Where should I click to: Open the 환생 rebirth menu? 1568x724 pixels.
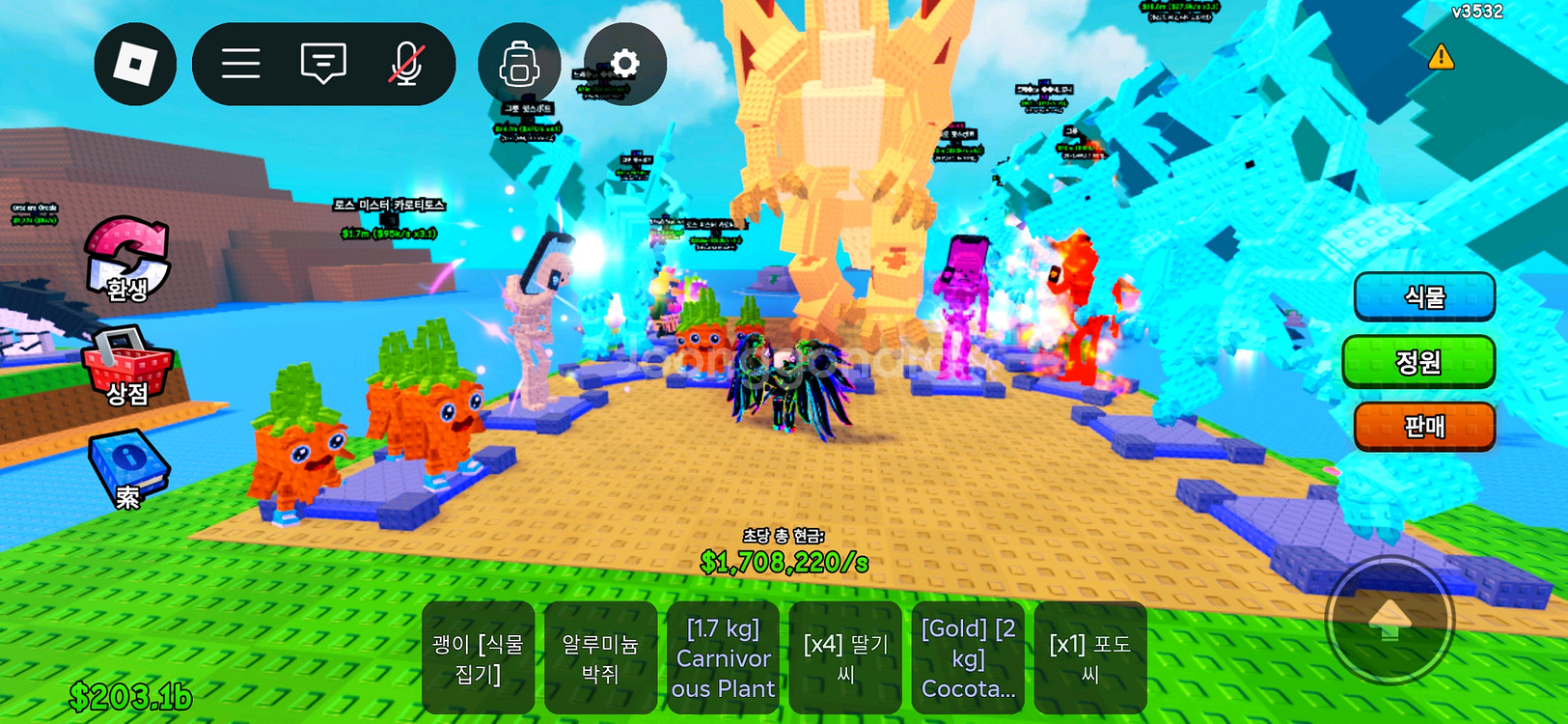[127, 259]
